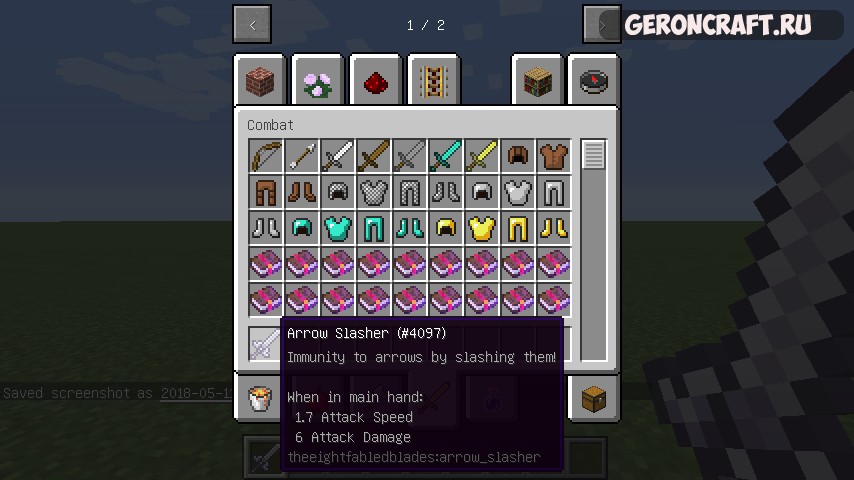
Task: Switch to the compass Search Items tab
Action: [x=594, y=81]
